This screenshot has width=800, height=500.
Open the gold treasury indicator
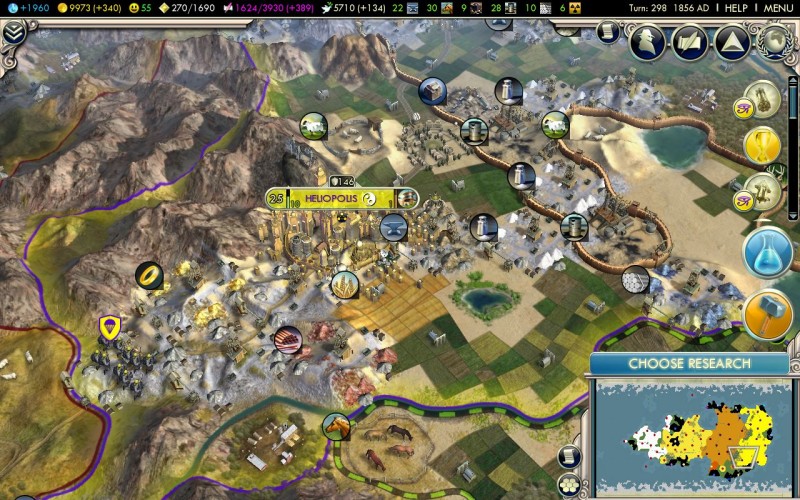click(x=92, y=7)
